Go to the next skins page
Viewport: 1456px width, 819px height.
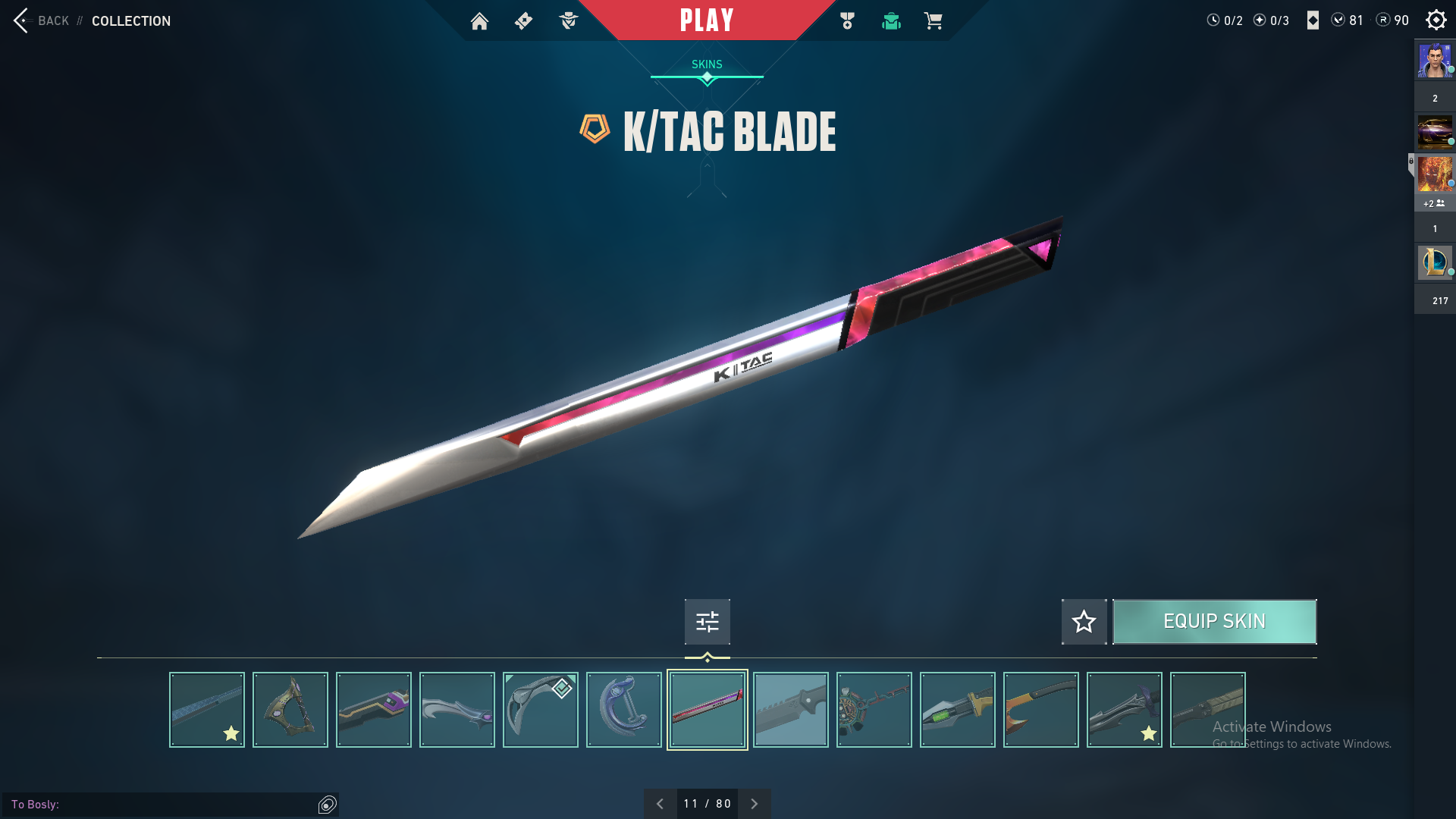tap(754, 804)
